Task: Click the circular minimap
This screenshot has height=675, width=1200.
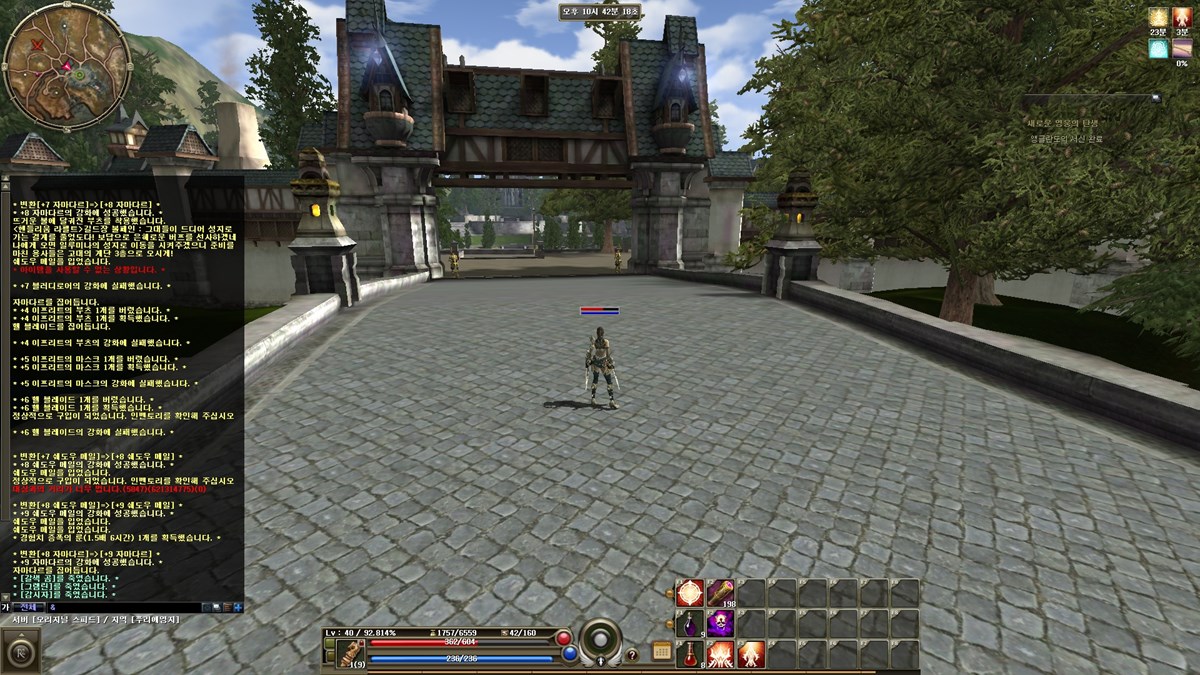Action: click(67, 66)
